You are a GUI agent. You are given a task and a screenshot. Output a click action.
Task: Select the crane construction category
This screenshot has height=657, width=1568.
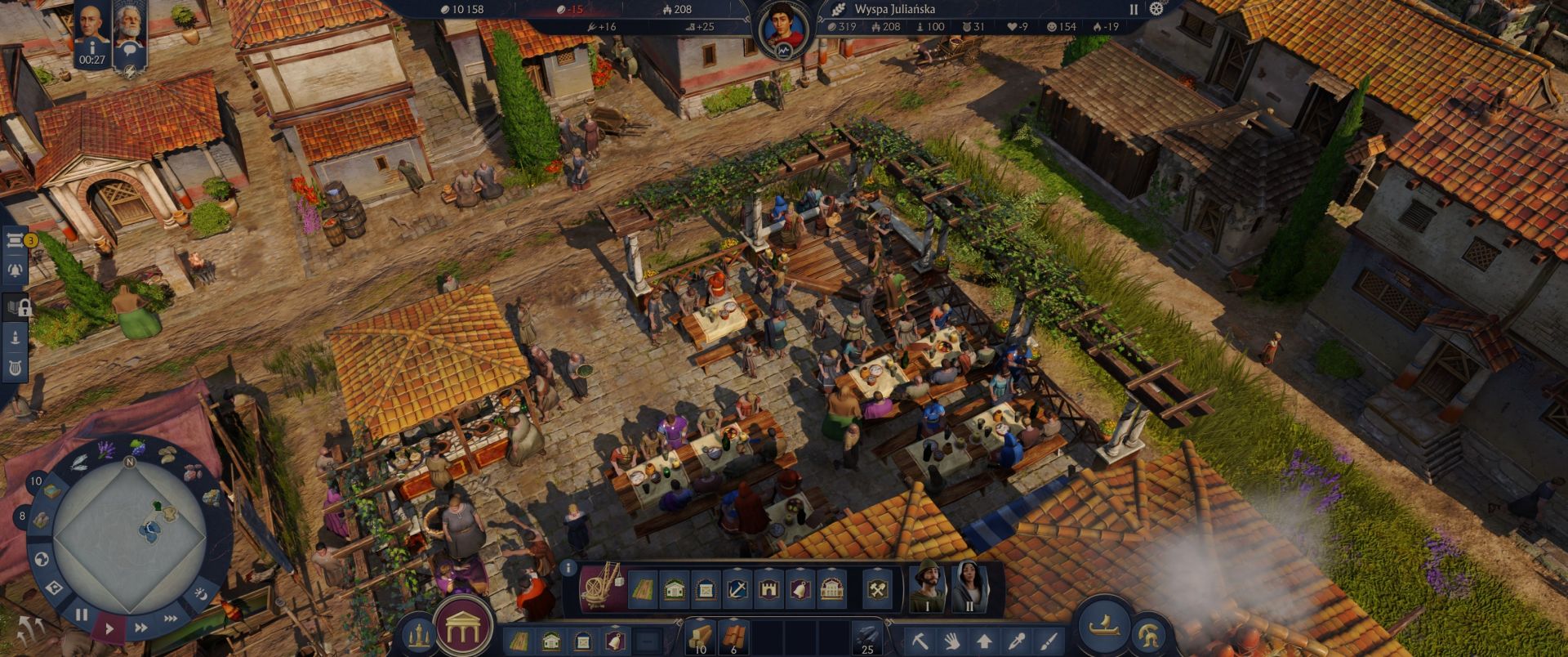603,587
